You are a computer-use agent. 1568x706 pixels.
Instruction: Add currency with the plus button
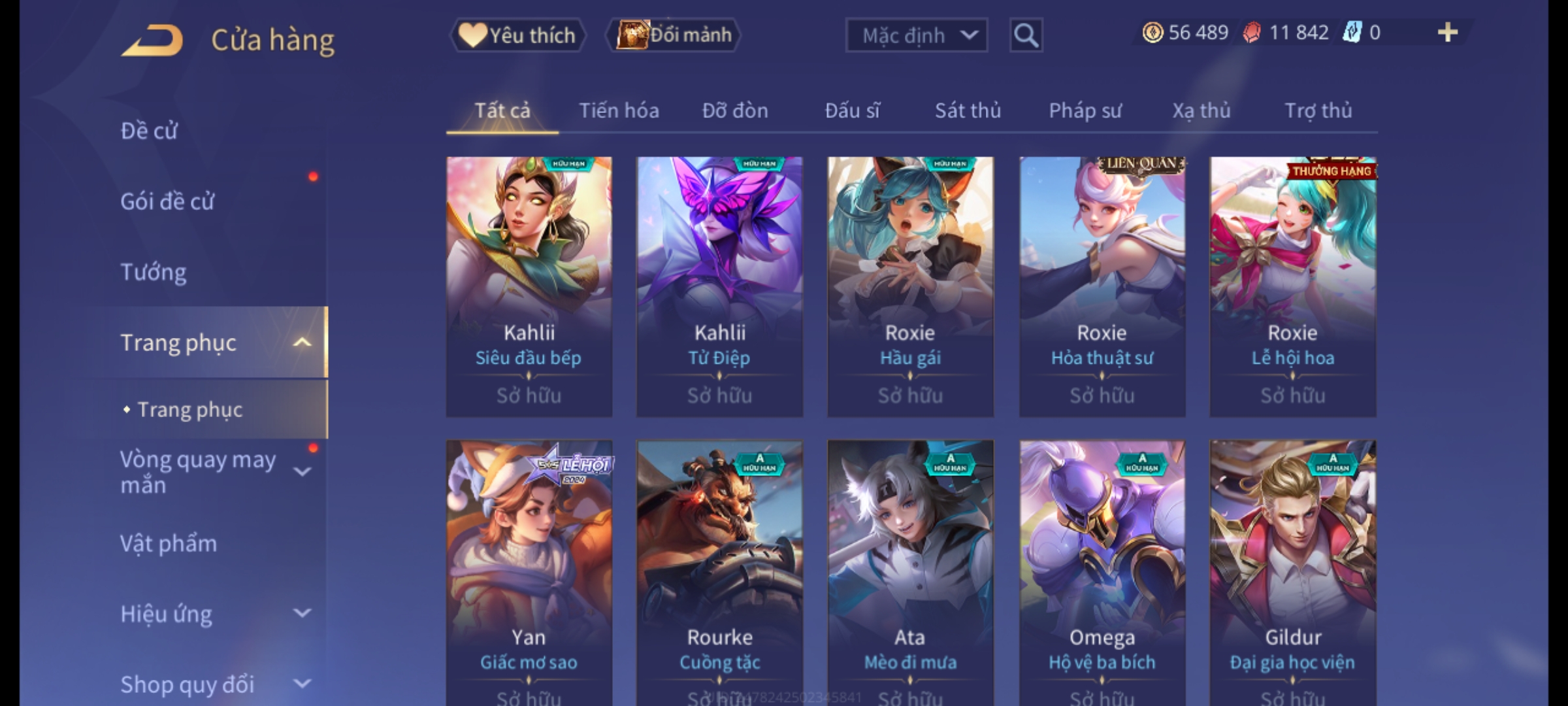tap(1447, 33)
